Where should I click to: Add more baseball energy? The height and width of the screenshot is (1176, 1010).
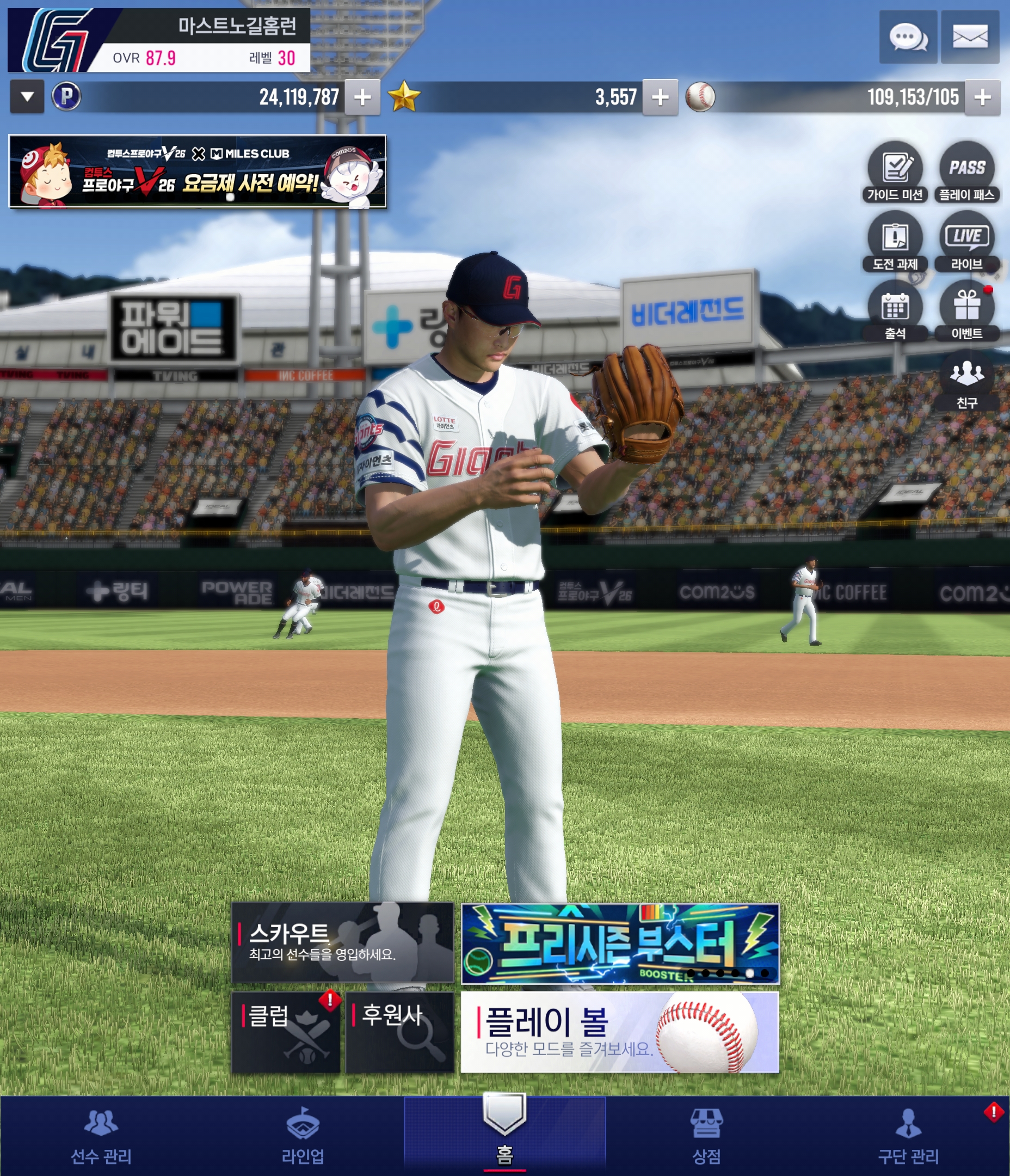pyautogui.click(x=982, y=97)
